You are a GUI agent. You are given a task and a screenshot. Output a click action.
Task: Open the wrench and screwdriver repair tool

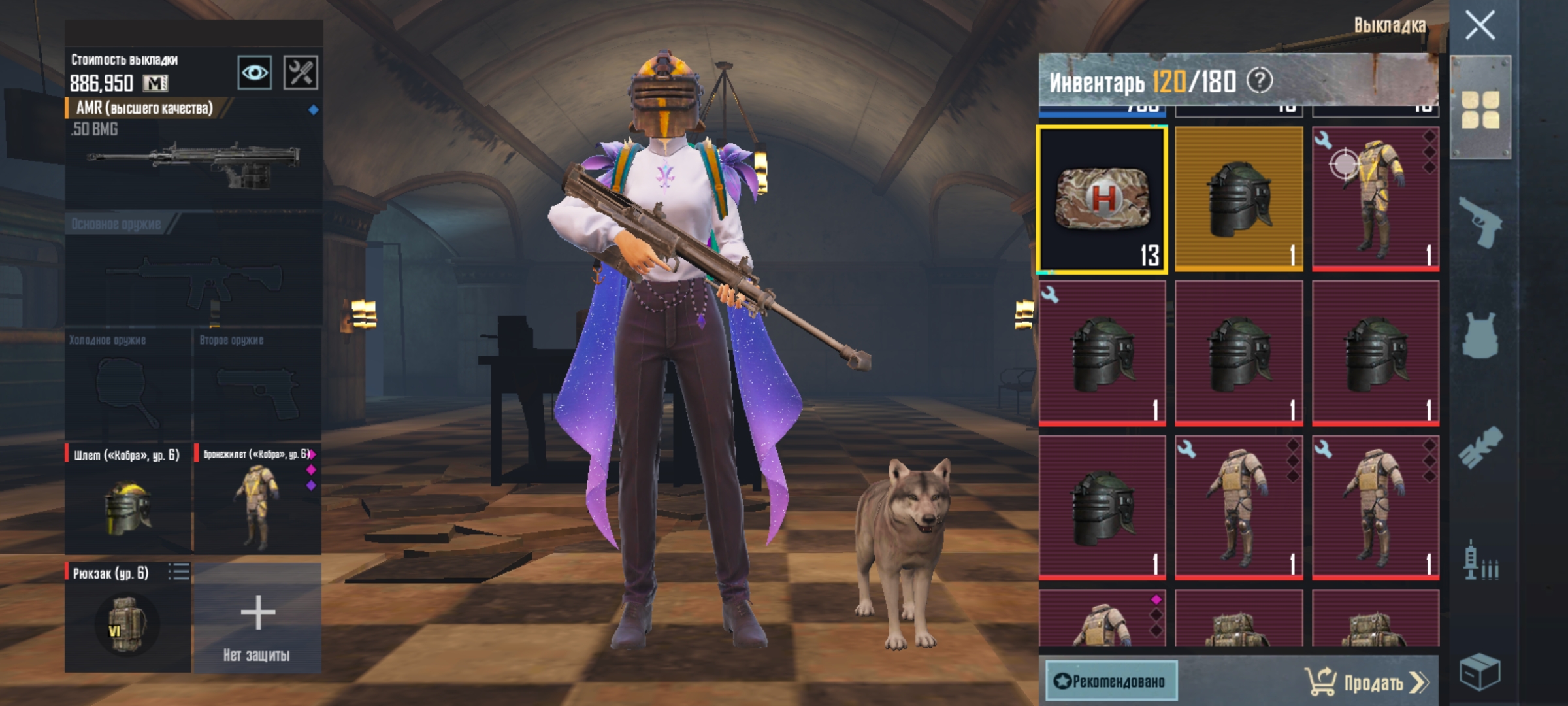pyautogui.click(x=301, y=72)
